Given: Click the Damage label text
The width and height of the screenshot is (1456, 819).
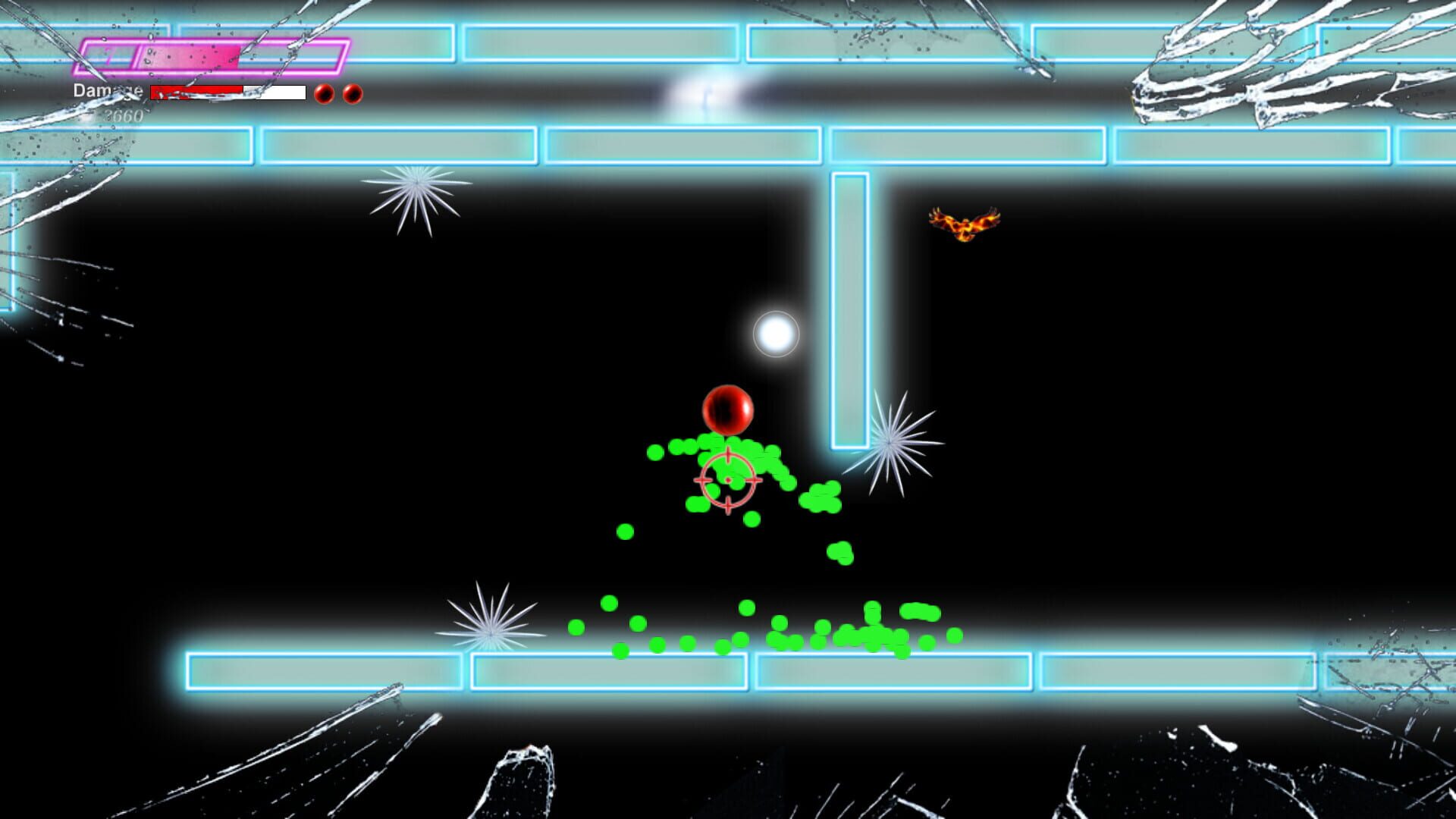Looking at the screenshot, I should pos(107,89).
